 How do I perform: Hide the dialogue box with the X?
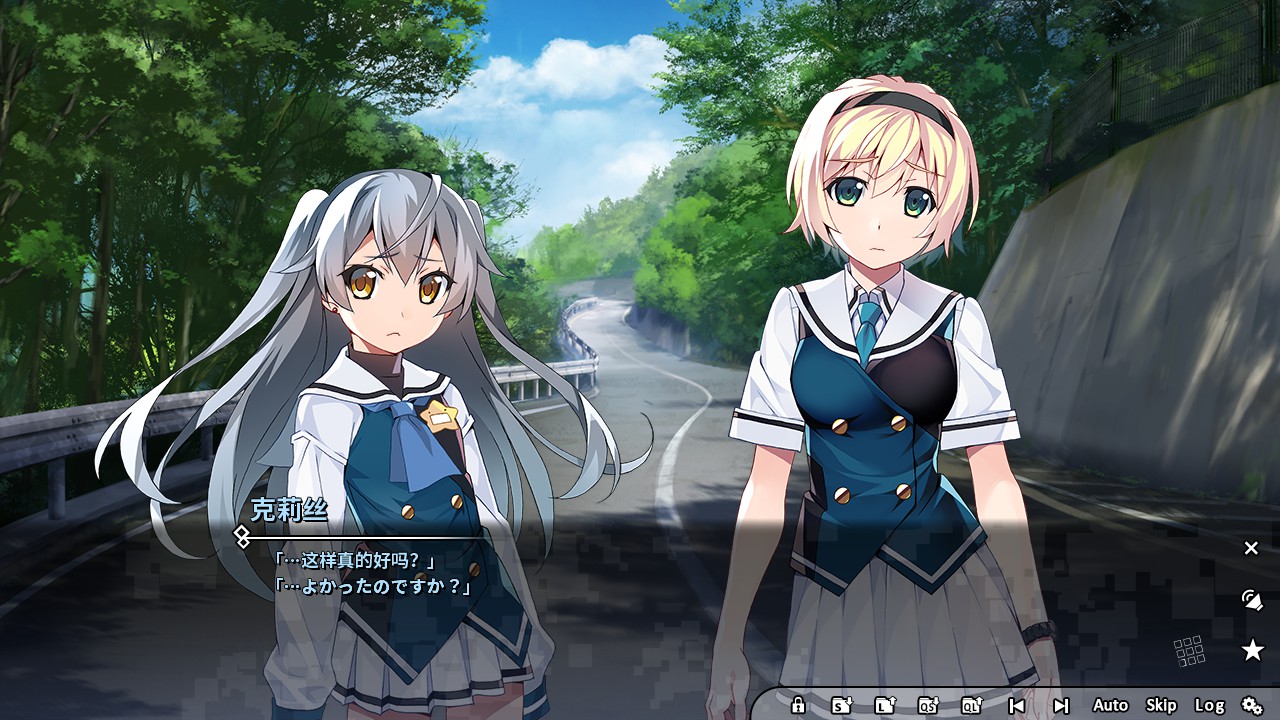click(1250, 547)
